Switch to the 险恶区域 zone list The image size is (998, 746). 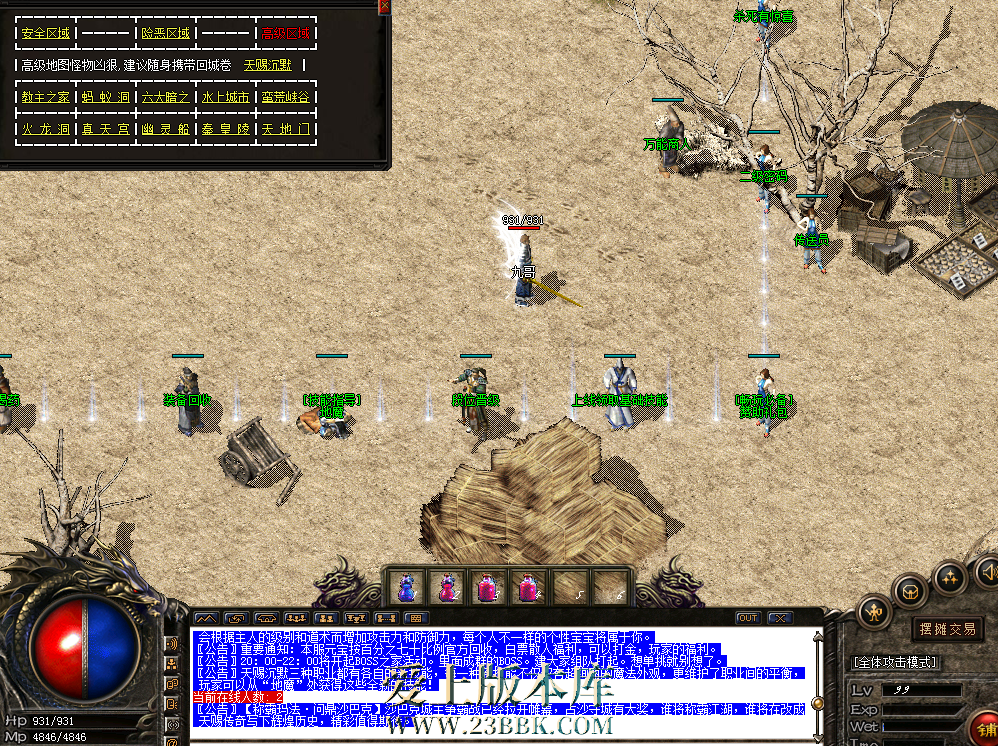tap(165, 33)
